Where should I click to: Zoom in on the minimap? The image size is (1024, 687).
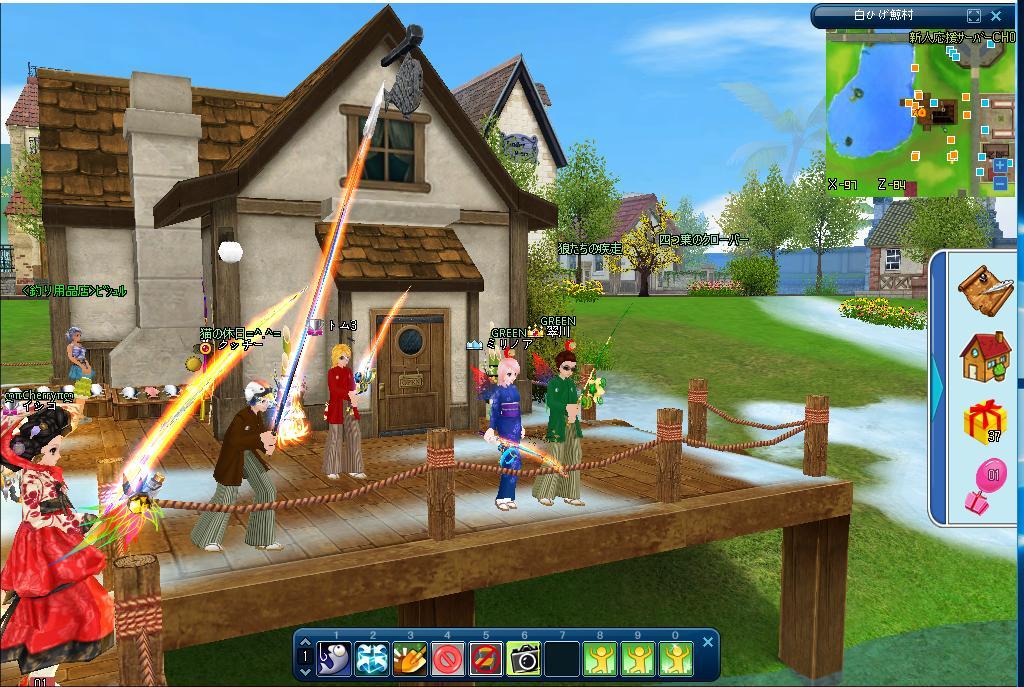point(1000,164)
